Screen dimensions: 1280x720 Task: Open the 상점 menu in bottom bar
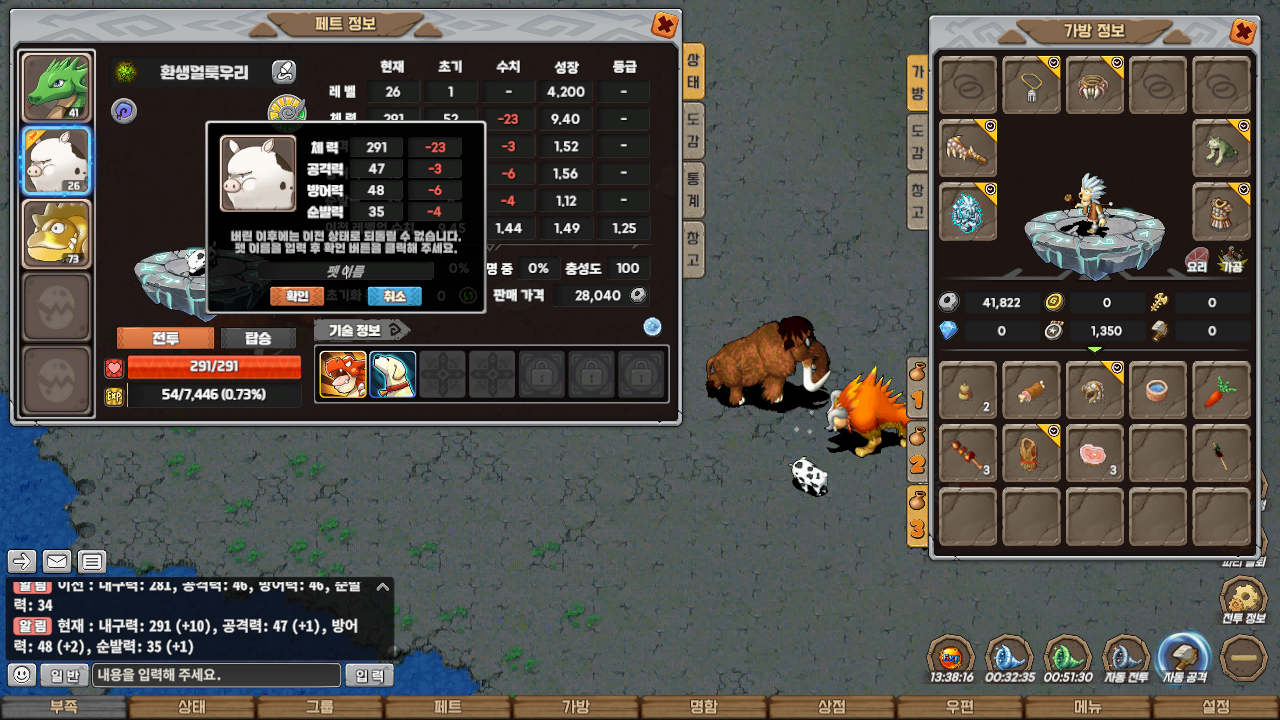(832, 707)
